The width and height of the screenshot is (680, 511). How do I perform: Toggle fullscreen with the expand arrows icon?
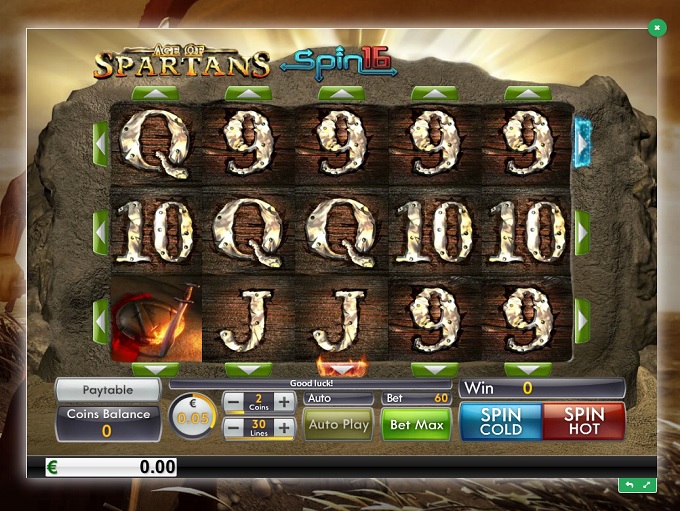point(646,485)
